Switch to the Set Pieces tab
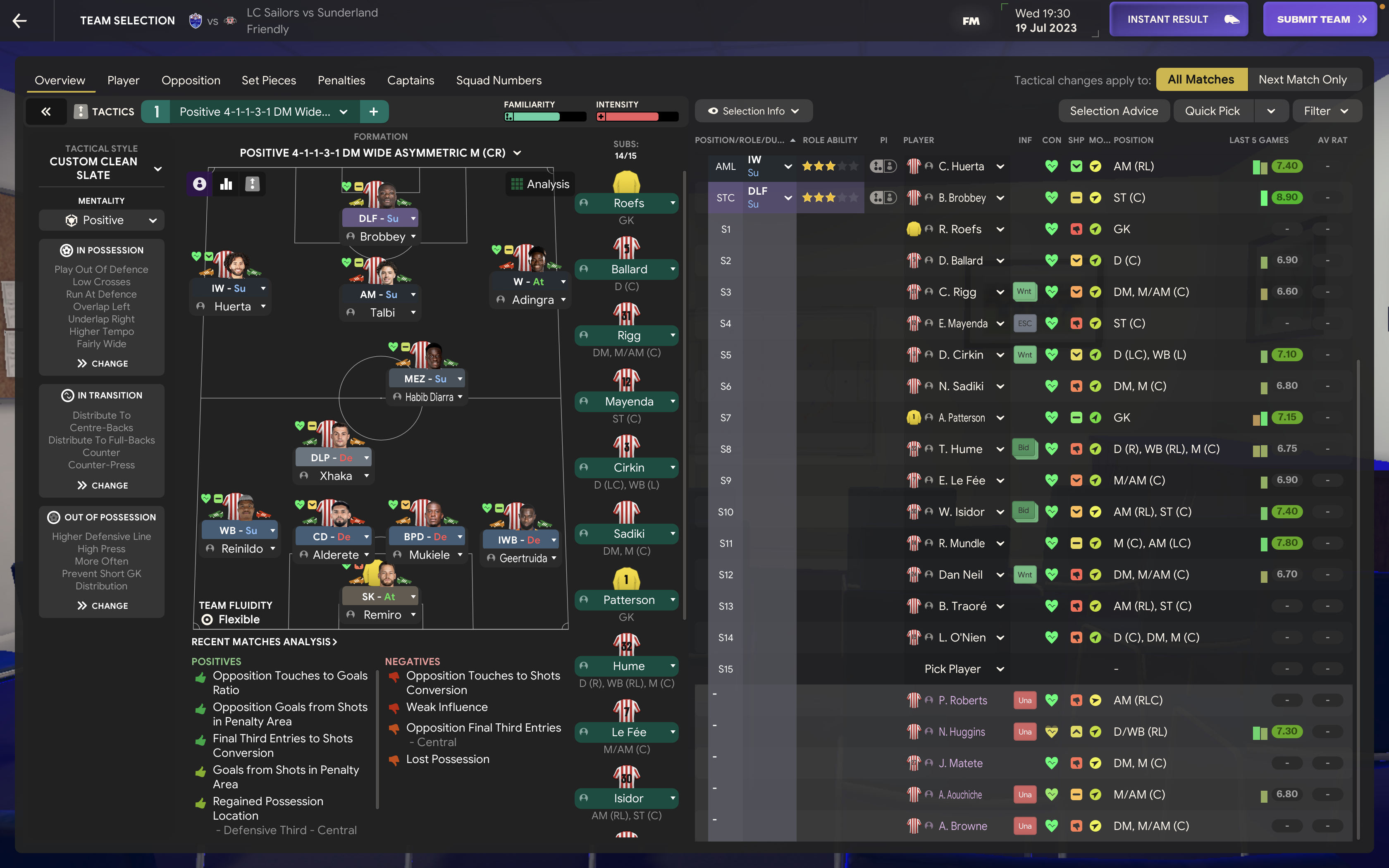 coord(269,80)
